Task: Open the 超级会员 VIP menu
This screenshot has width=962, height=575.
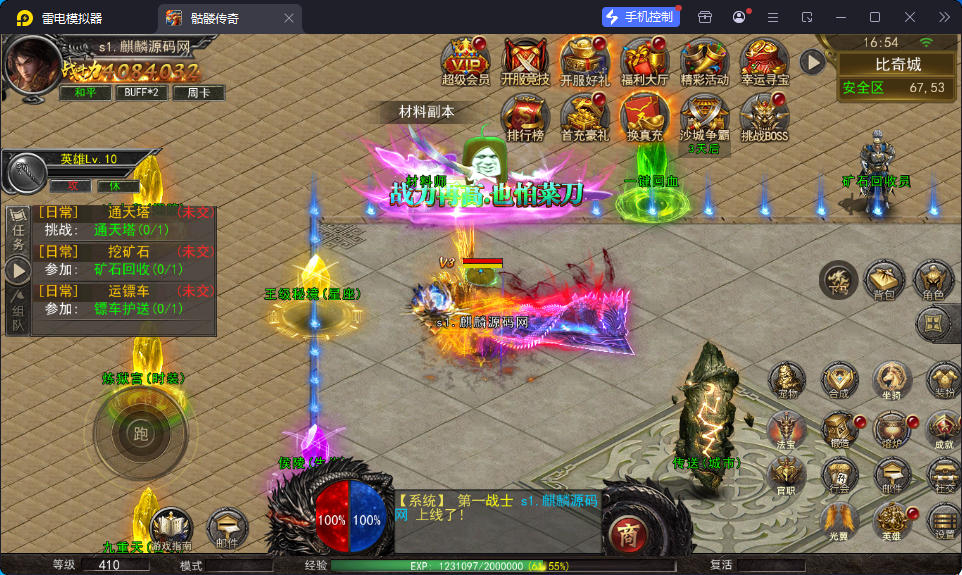Action: pyautogui.click(x=465, y=60)
